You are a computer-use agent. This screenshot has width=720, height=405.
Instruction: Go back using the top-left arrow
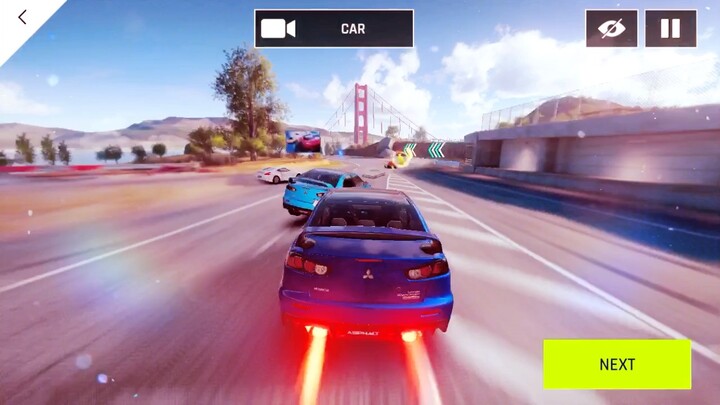pos(22,17)
